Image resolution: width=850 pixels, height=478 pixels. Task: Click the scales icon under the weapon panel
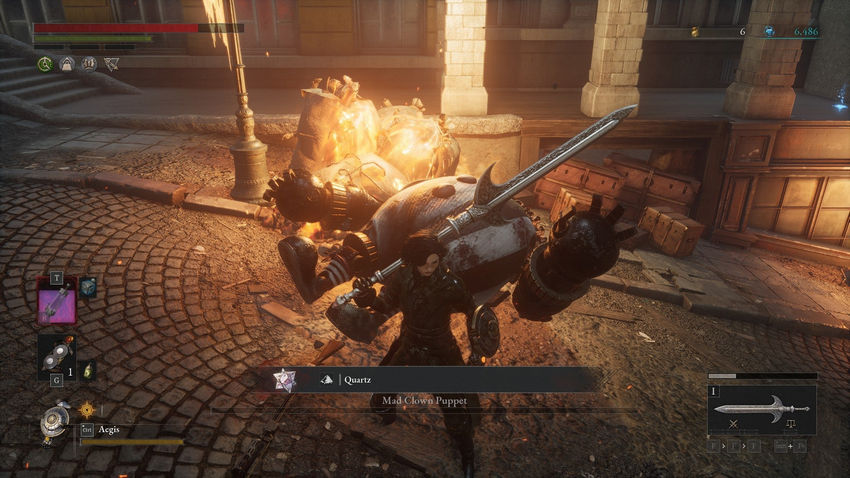click(x=790, y=425)
